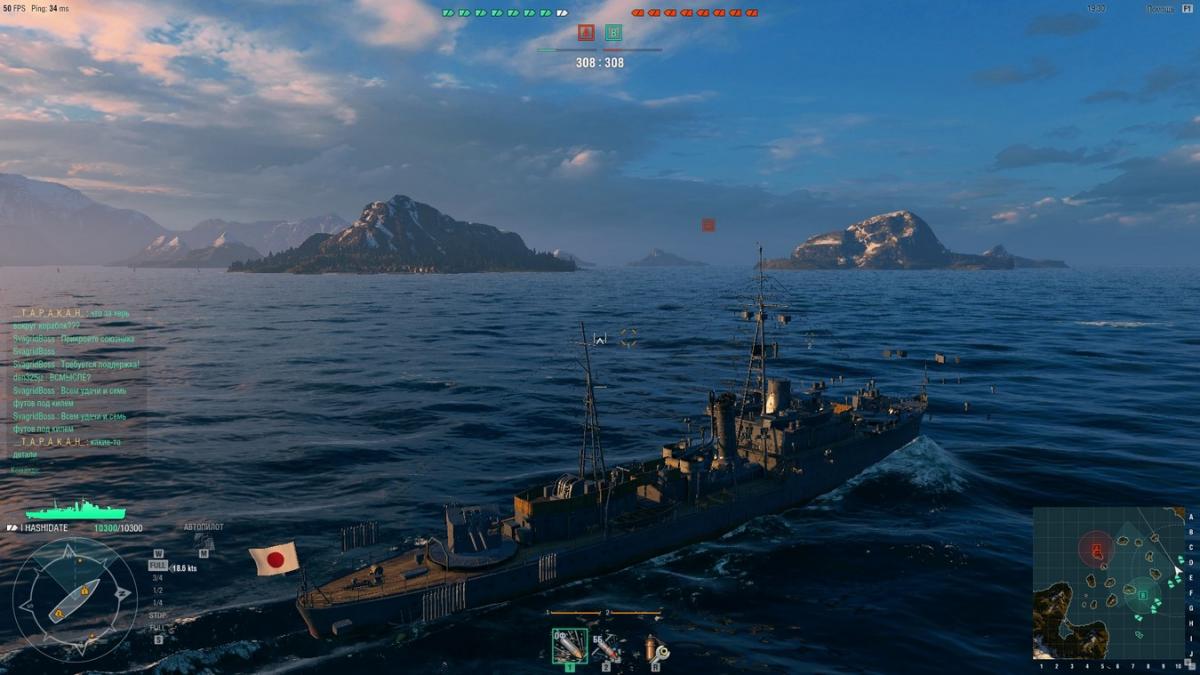Select the HE (ОФ) shell type
The height and width of the screenshot is (675, 1200).
coord(570,647)
